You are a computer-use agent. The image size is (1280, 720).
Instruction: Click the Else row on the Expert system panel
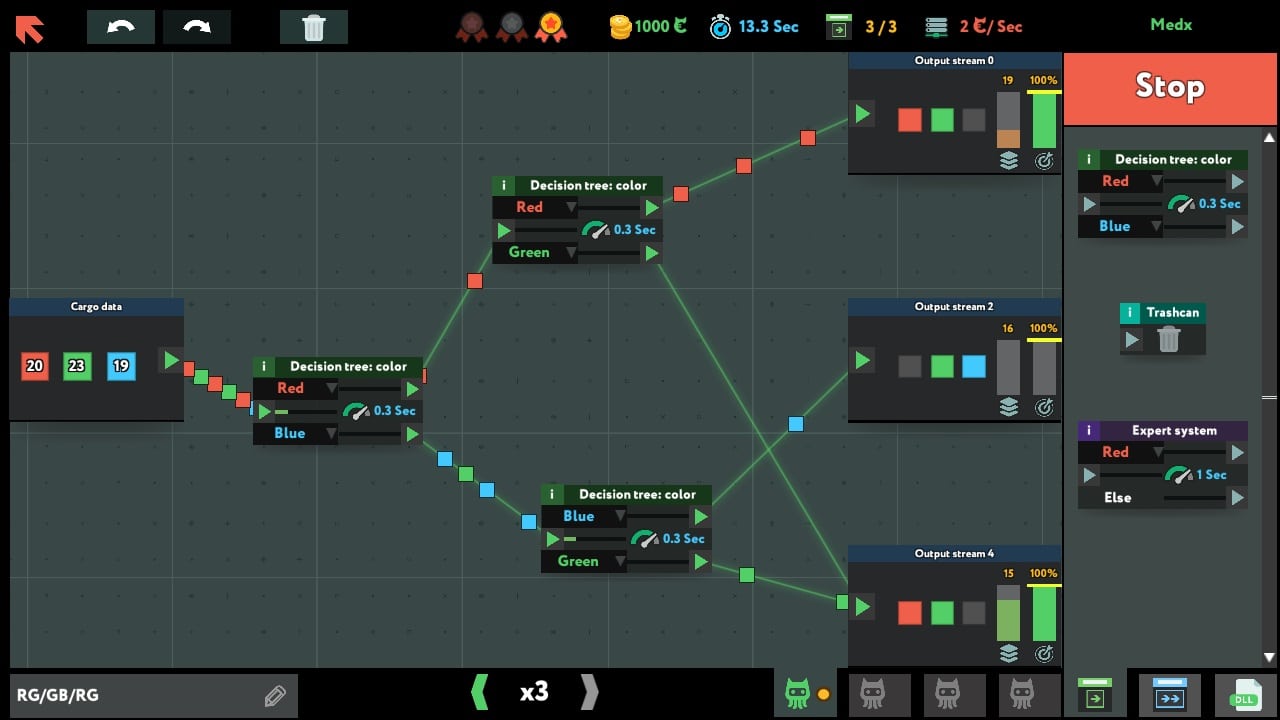tap(1118, 497)
